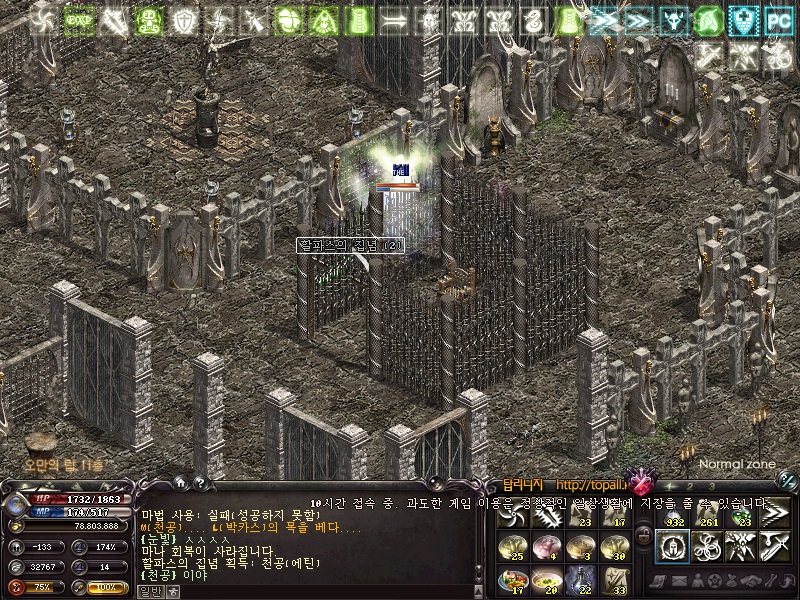Use the food platter item with 17 count
Viewport: 800px width, 600px height.
[515, 578]
